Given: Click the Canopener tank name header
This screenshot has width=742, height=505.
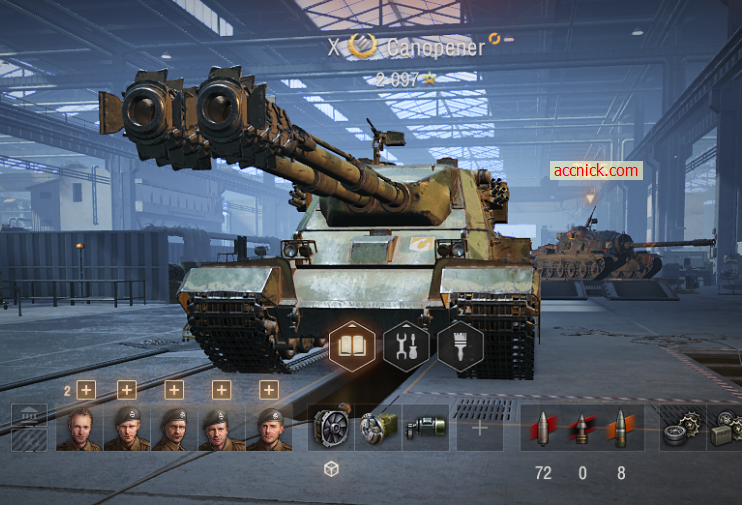Looking at the screenshot, I should coord(434,46).
